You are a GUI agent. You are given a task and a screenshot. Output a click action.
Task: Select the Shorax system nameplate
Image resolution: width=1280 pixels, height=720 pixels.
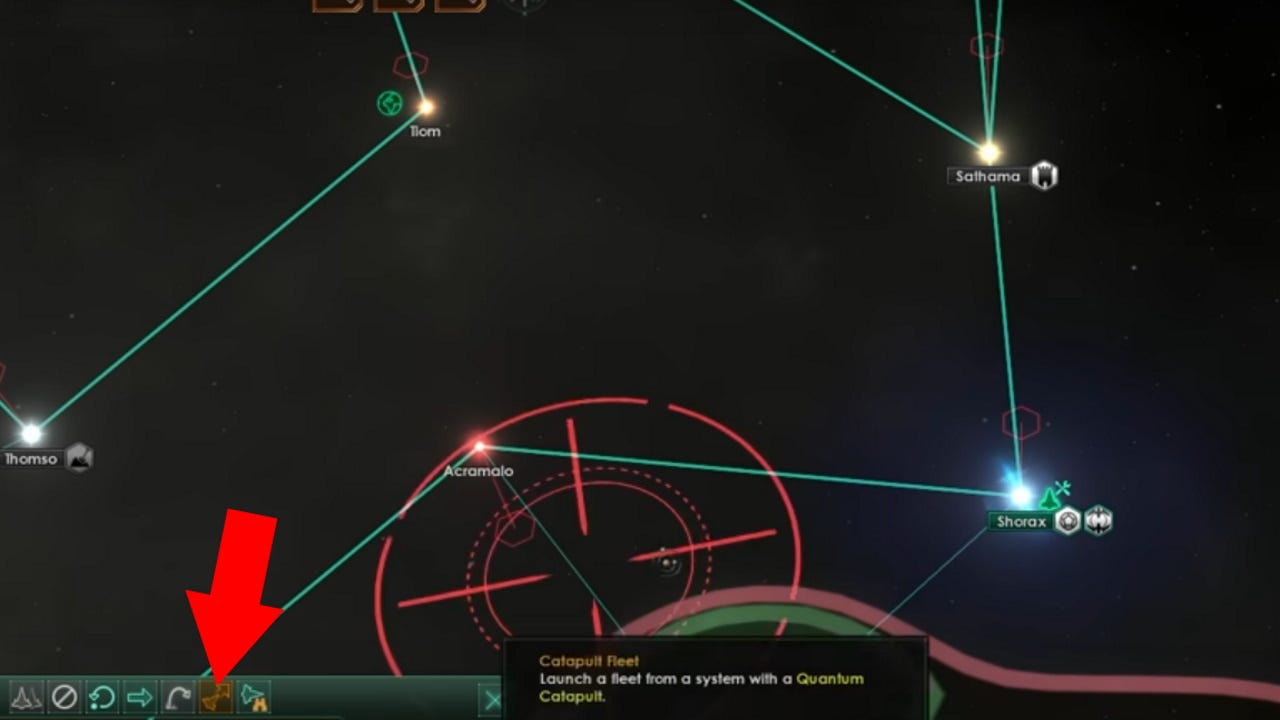[1019, 522]
